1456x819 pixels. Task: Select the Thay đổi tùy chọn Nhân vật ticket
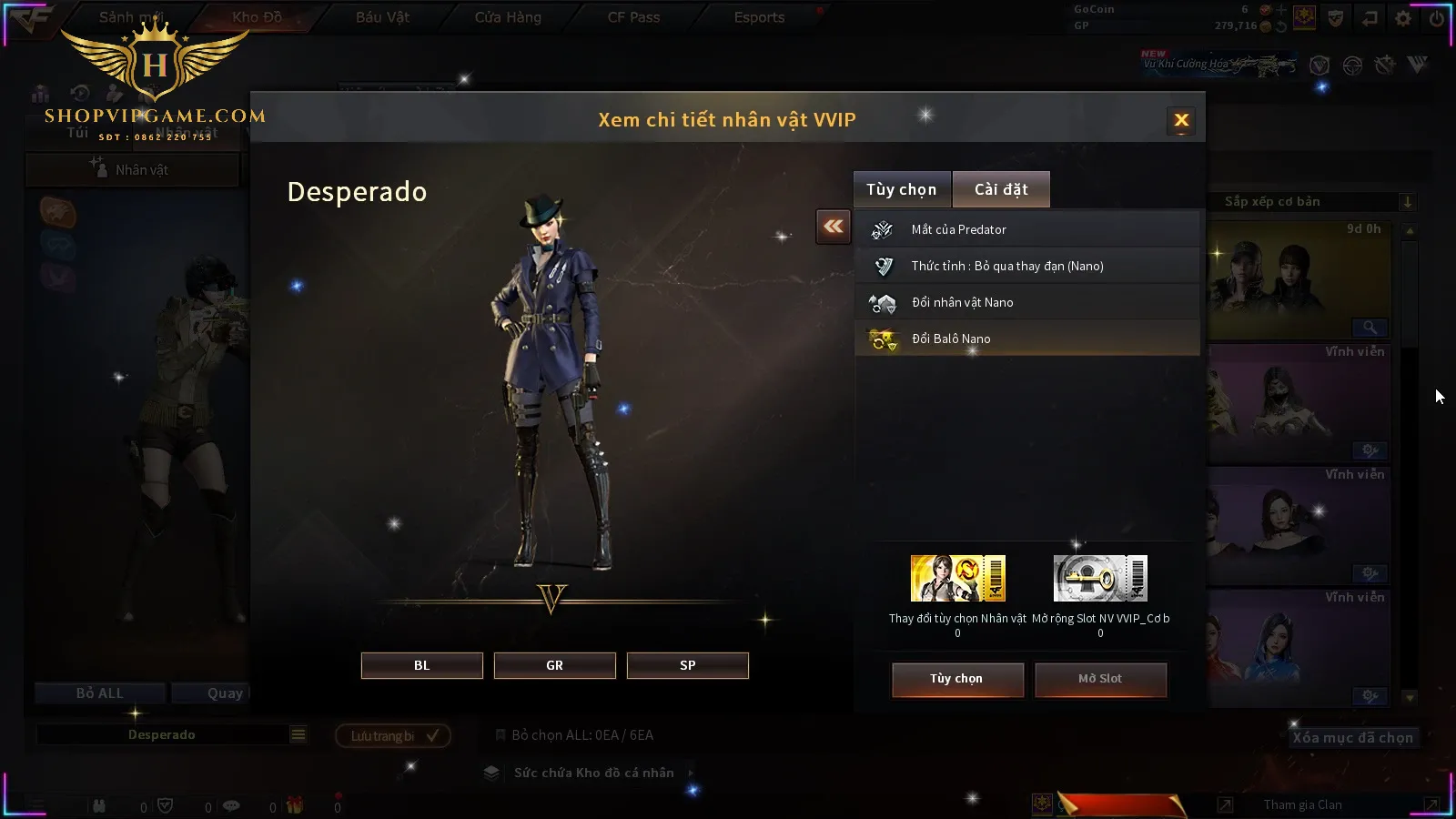tap(957, 579)
